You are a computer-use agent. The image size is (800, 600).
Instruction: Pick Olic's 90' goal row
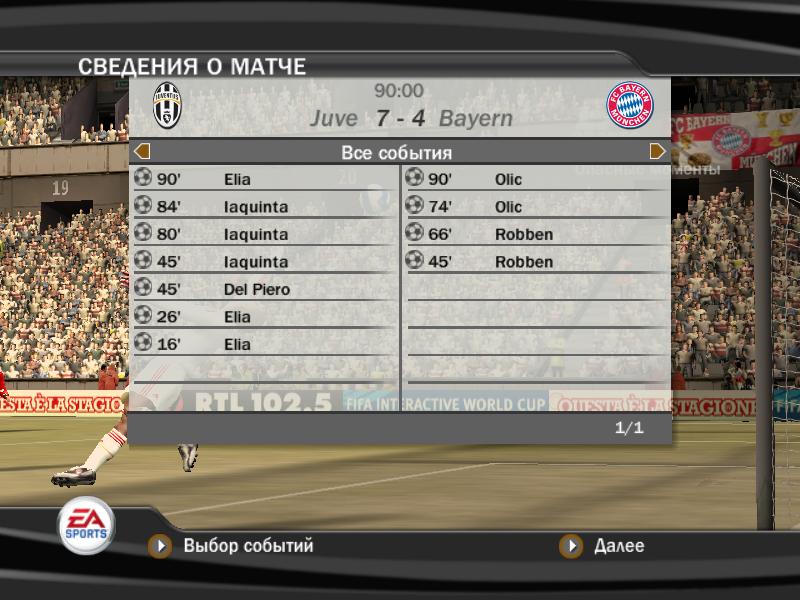coord(537,180)
